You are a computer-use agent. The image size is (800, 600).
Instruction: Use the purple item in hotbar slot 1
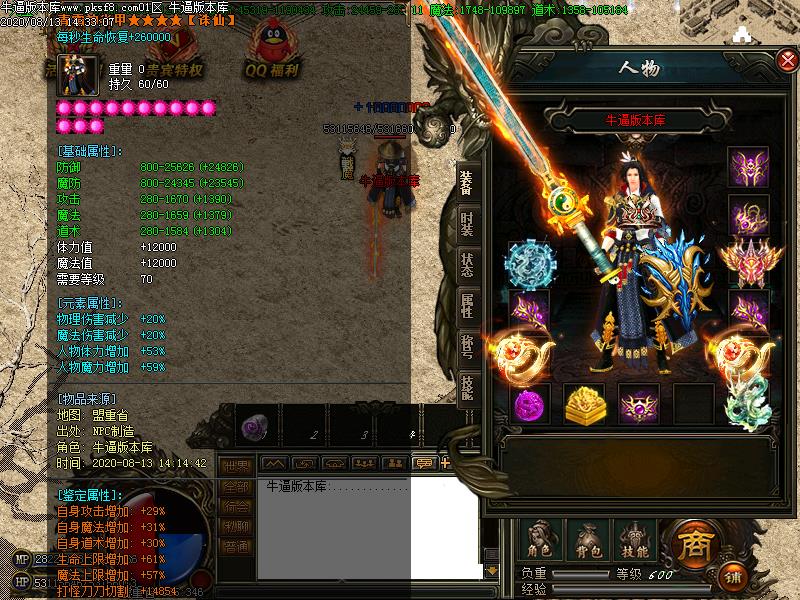click(x=252, y=428)
